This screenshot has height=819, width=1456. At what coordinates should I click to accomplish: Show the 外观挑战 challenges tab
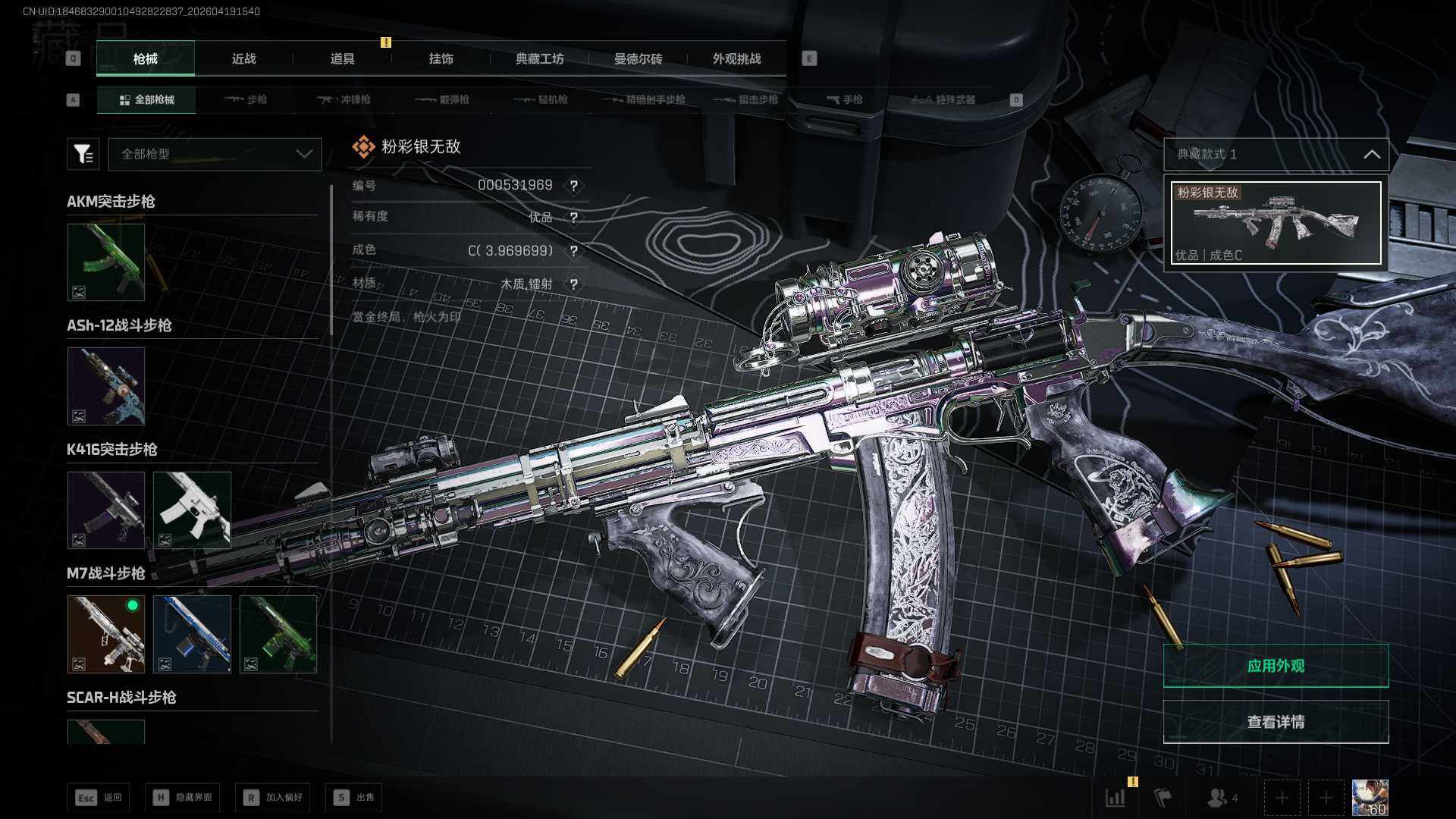(736, 59)
